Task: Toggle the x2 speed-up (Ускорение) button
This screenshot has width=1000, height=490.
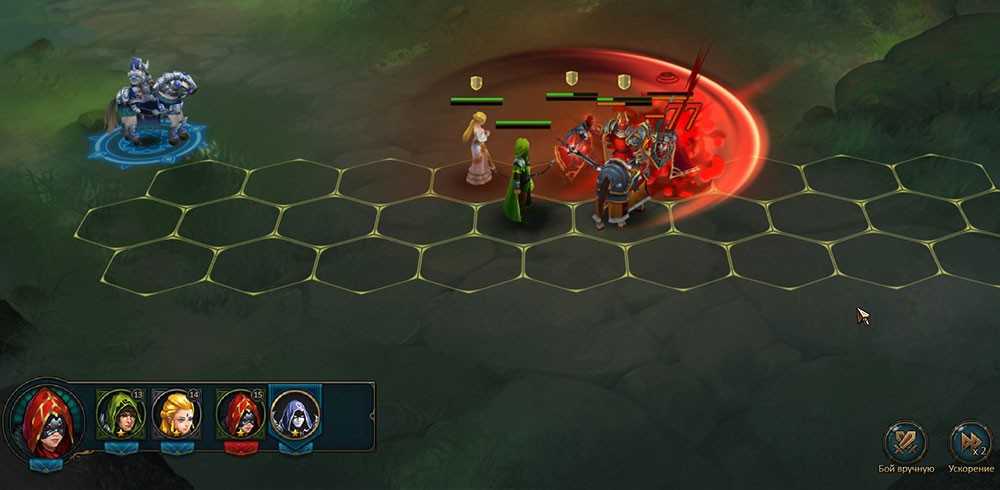Action: [969, 442]
